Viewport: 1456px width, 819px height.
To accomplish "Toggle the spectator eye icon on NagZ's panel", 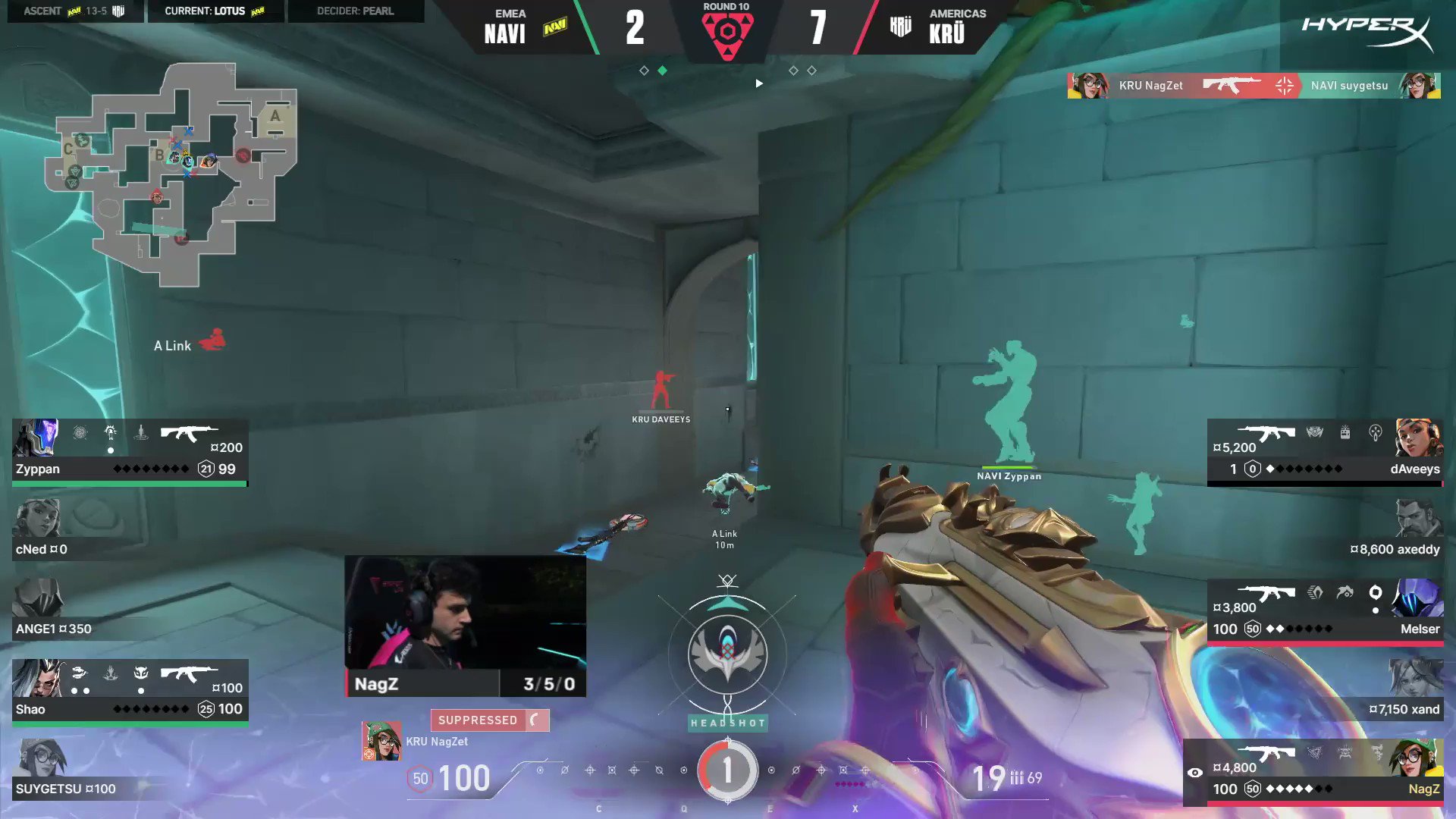I will pyautogui.click(x=1197, y=772).
